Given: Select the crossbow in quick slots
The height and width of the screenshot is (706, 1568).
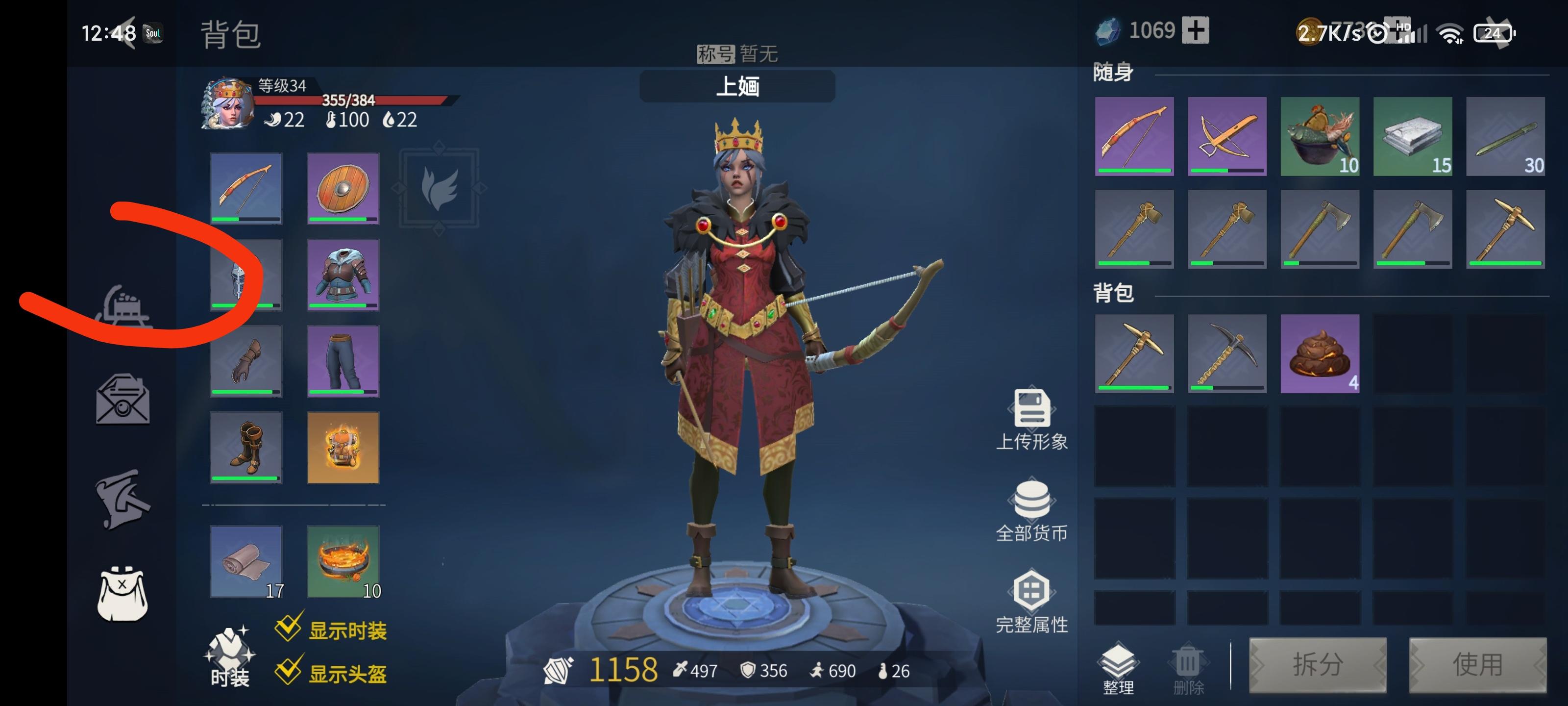Looking at the screenshot, I should tap(1227, 136).
